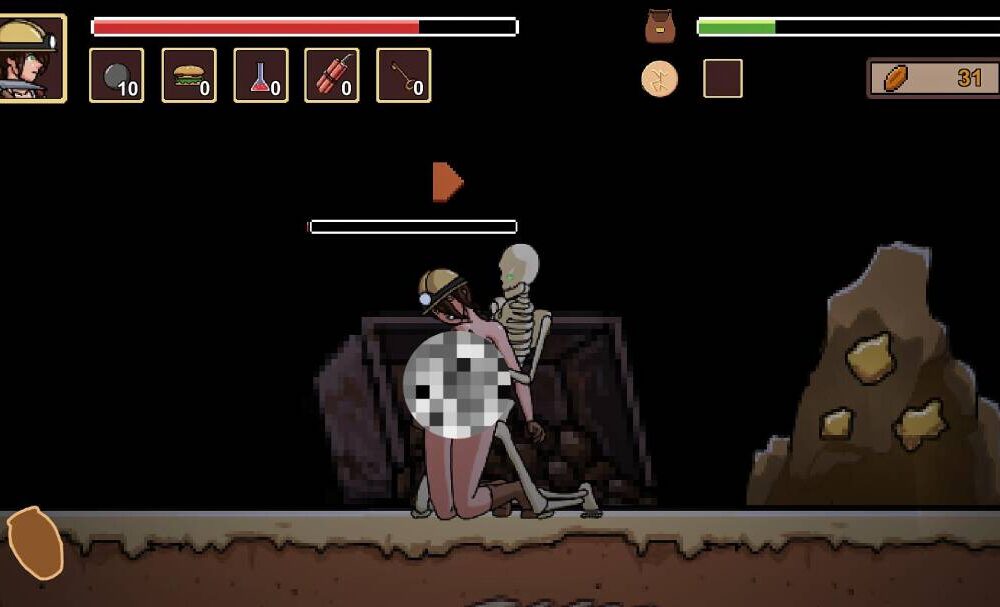Select the key item slot

[x=404, y=75]
